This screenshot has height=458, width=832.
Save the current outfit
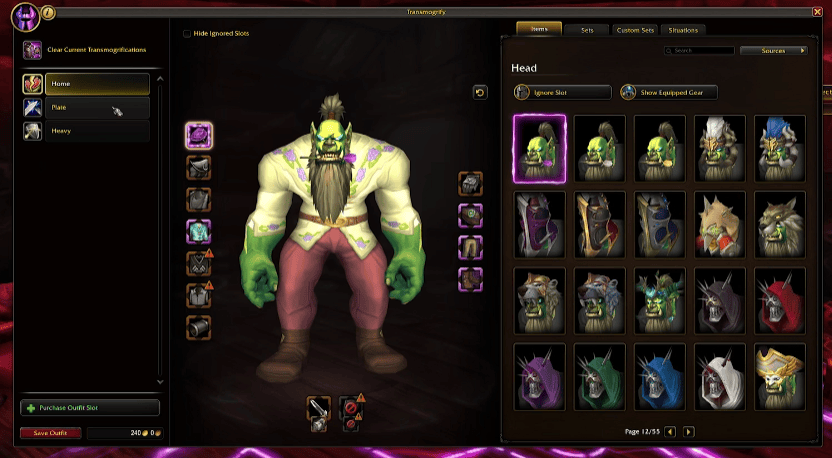pos(50,433)
